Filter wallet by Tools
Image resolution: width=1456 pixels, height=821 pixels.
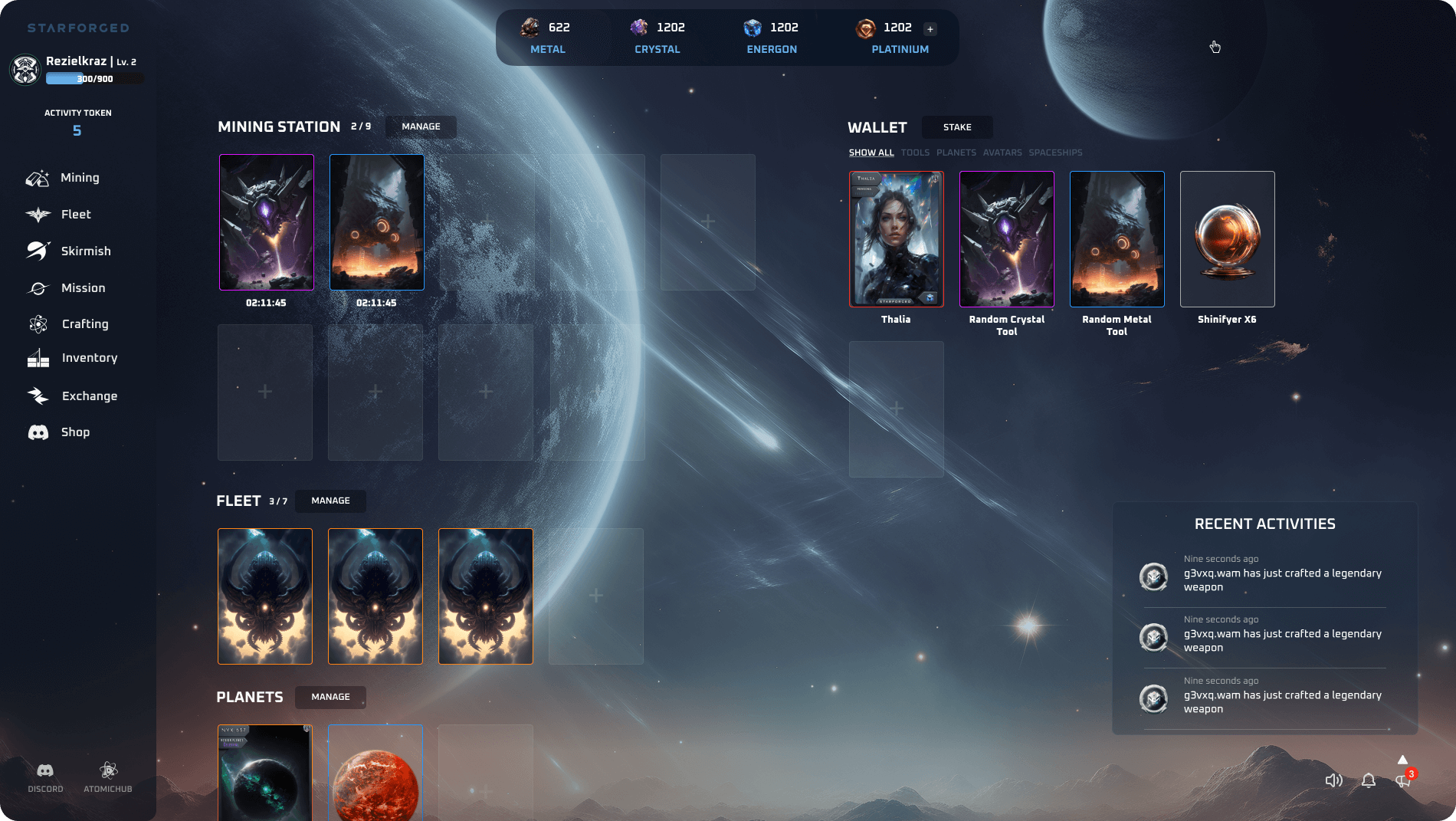click(x=915, y=153)
